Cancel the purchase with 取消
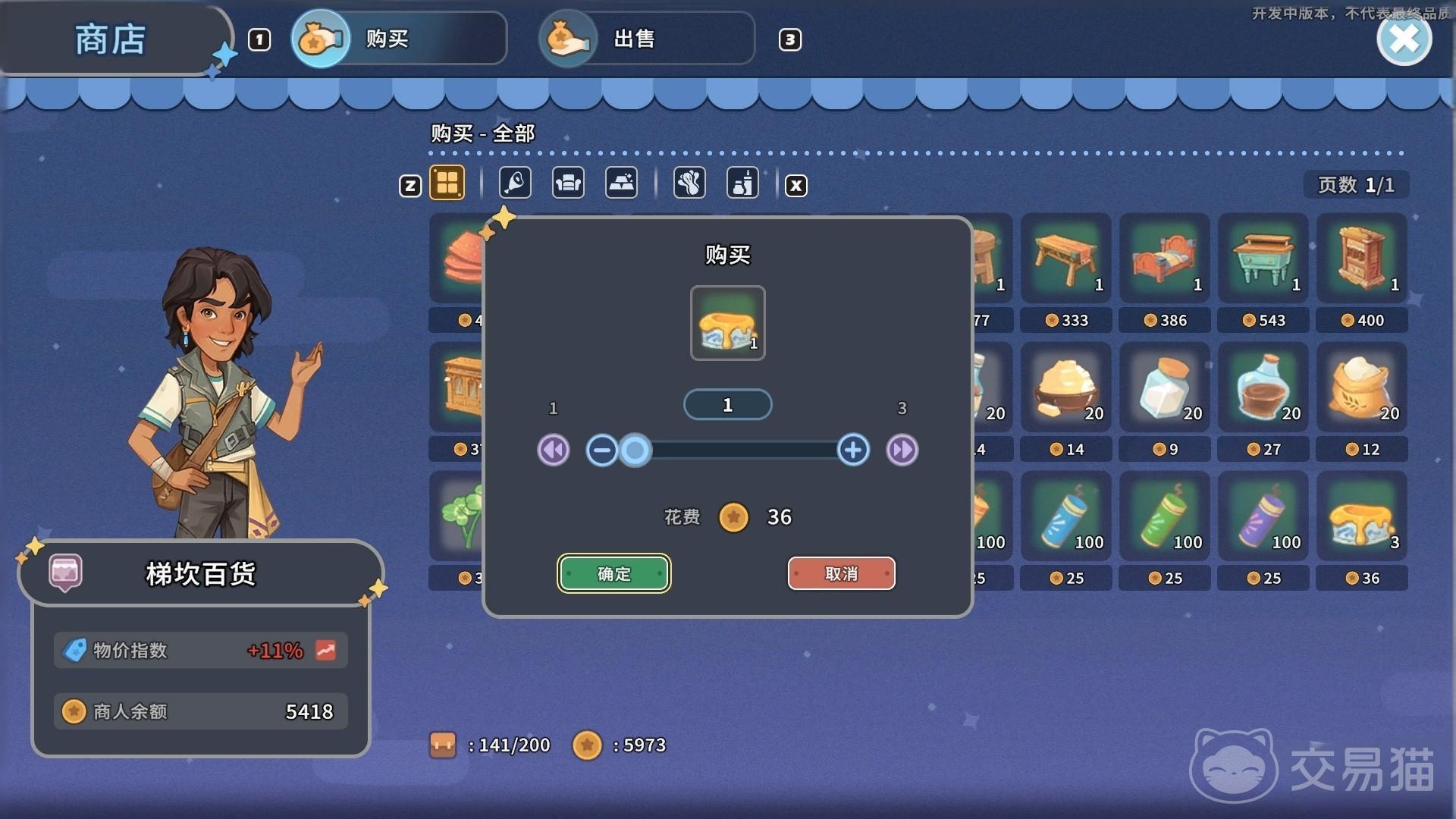The width and height of the screenshot is (1456, 819). [841, 573]
